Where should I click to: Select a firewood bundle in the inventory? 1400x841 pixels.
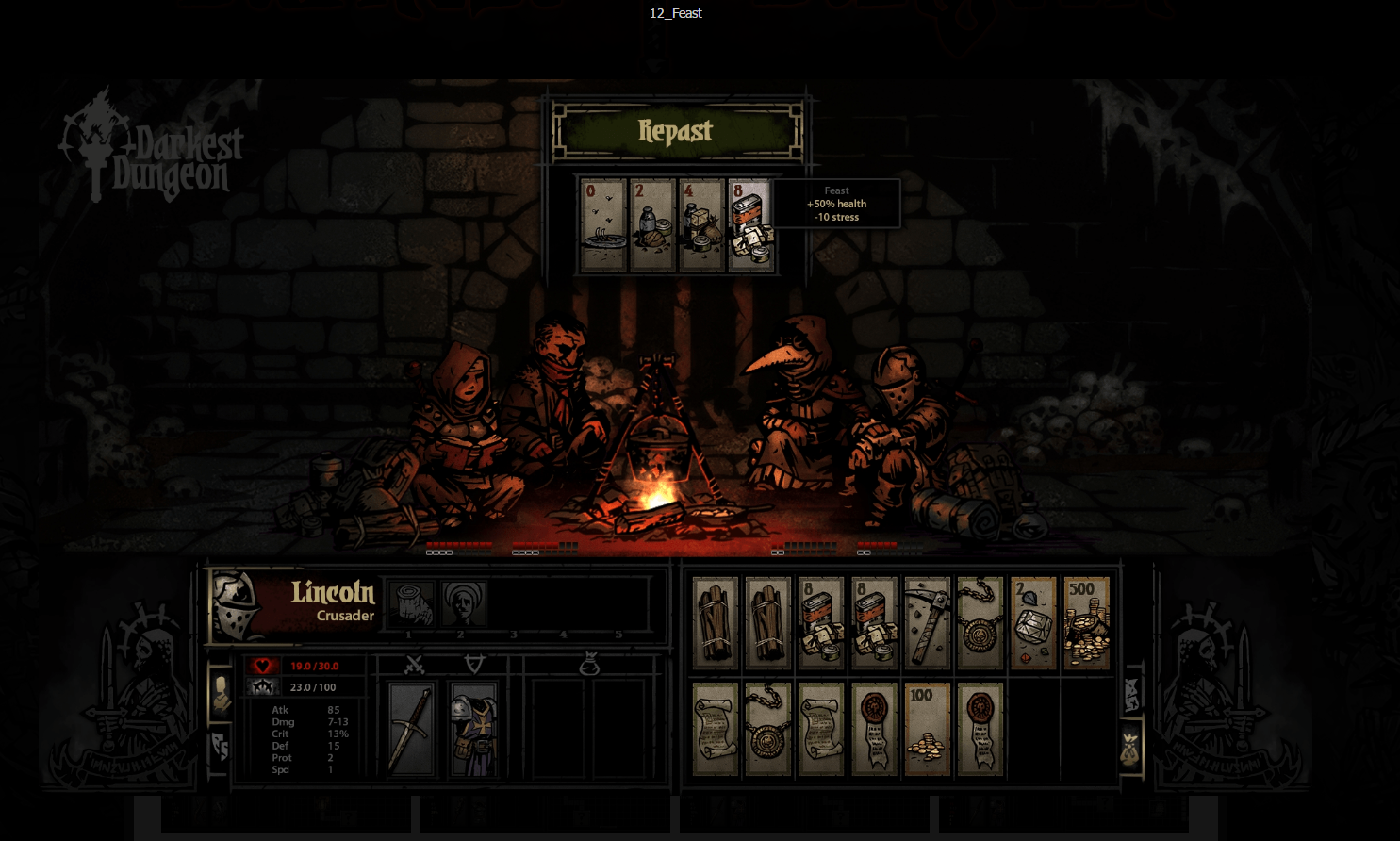pyautogui.click(x=716, y=622)
